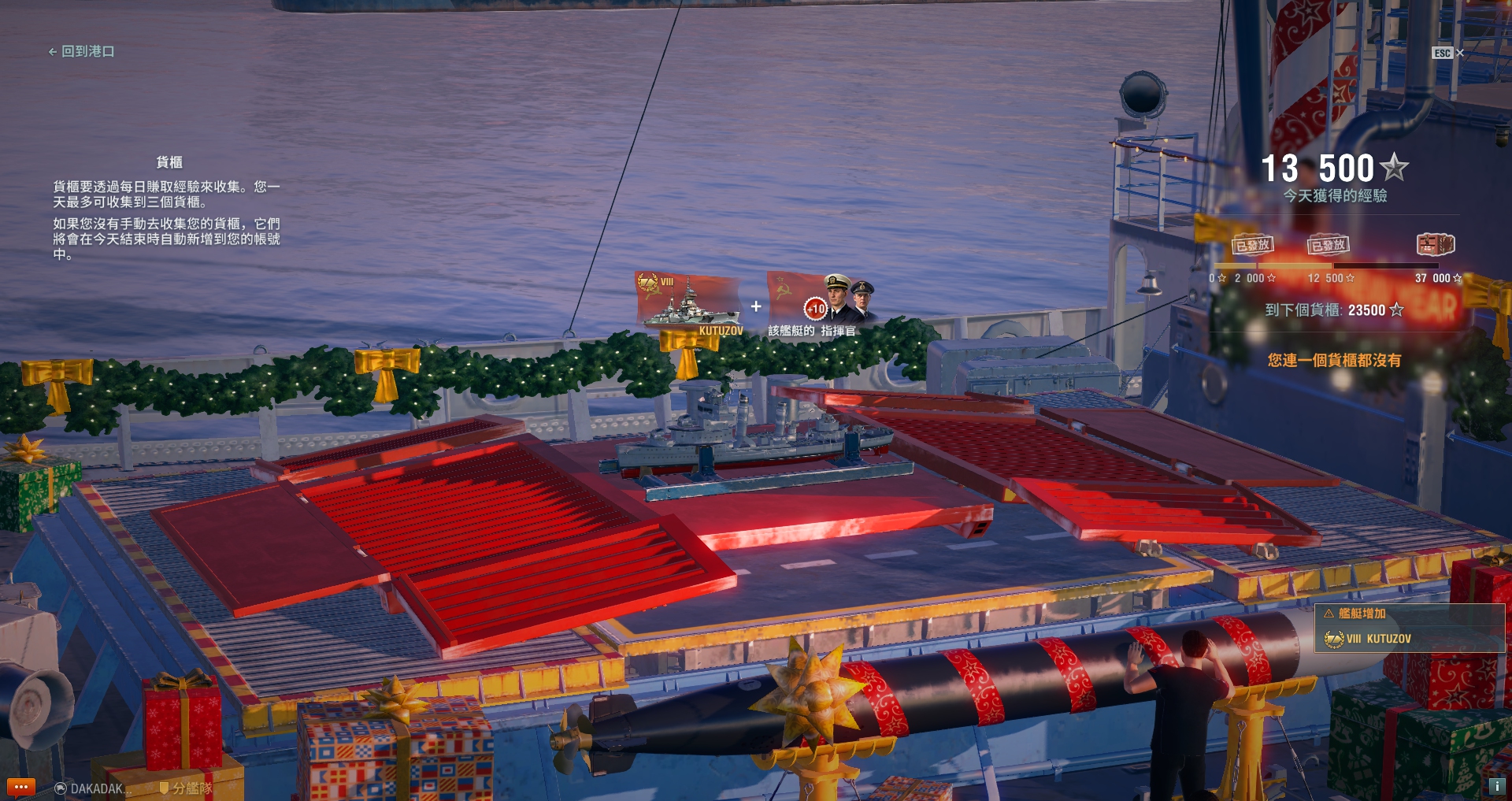Open the orange chat bubble button
This screenshot has height=801, width=1512.
coord(20,787)
